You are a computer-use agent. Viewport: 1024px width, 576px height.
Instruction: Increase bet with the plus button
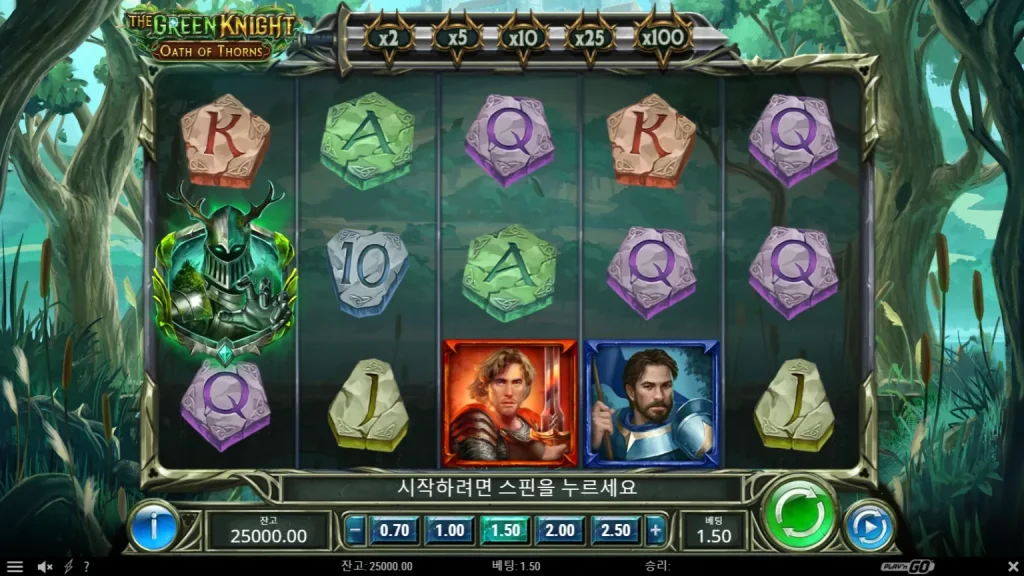[x=655, y=530]
